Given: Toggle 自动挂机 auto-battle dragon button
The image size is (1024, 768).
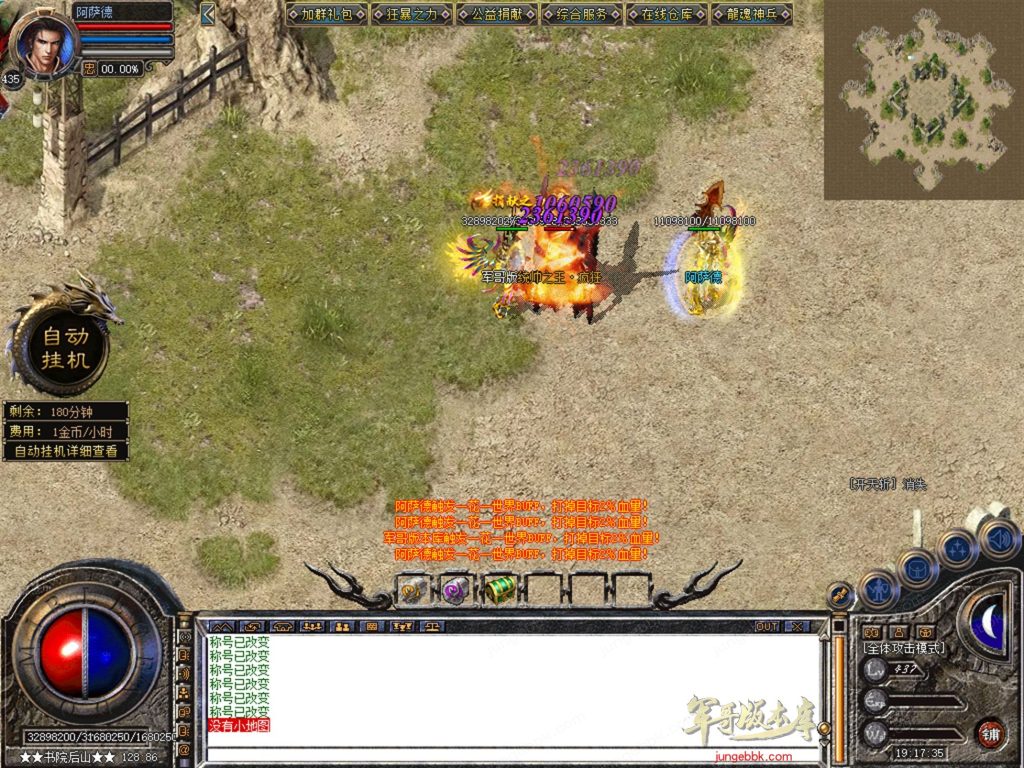Looking at the screenshot, I should point(65,346).
